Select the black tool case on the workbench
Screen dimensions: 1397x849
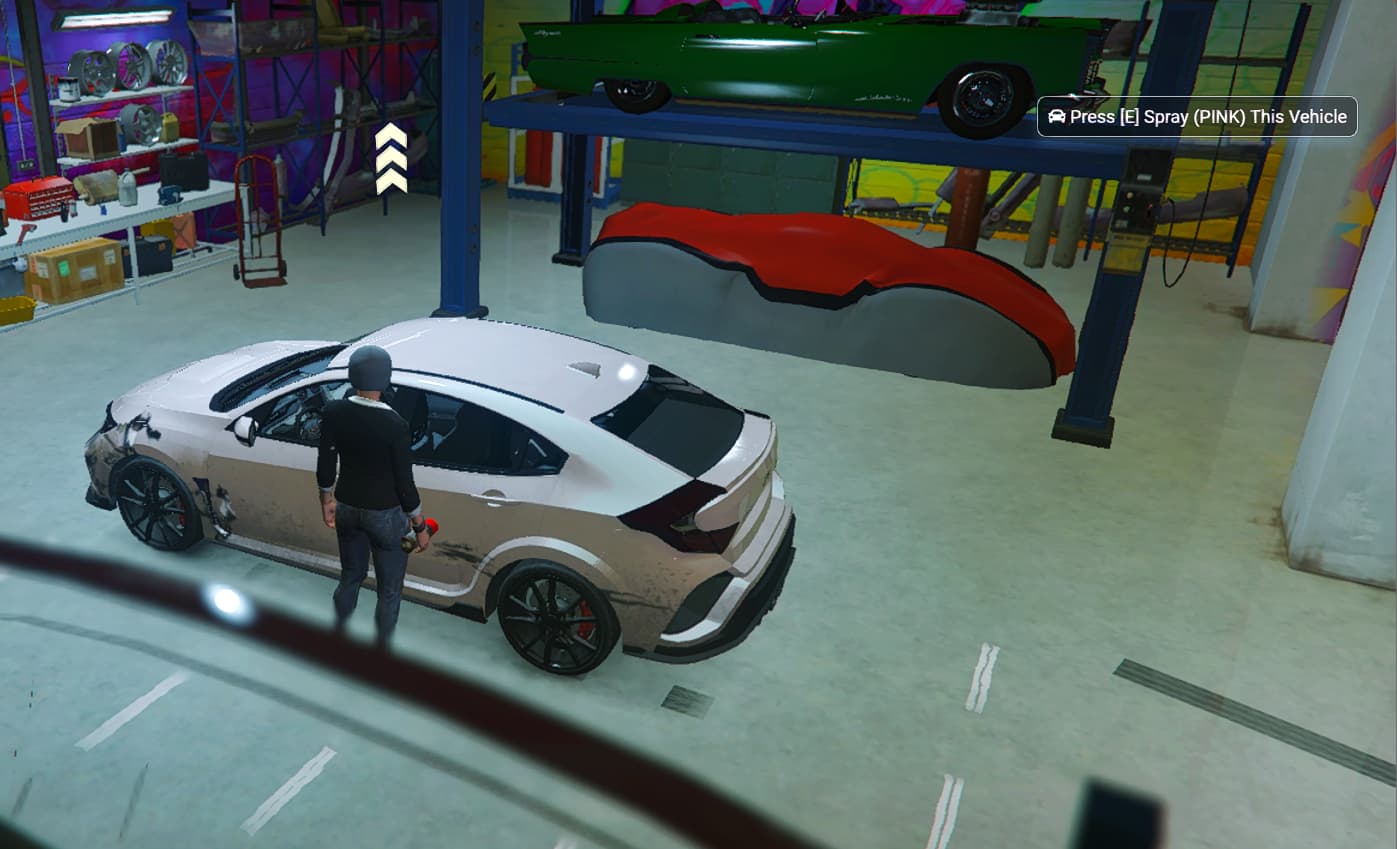[x=183, y=173]
